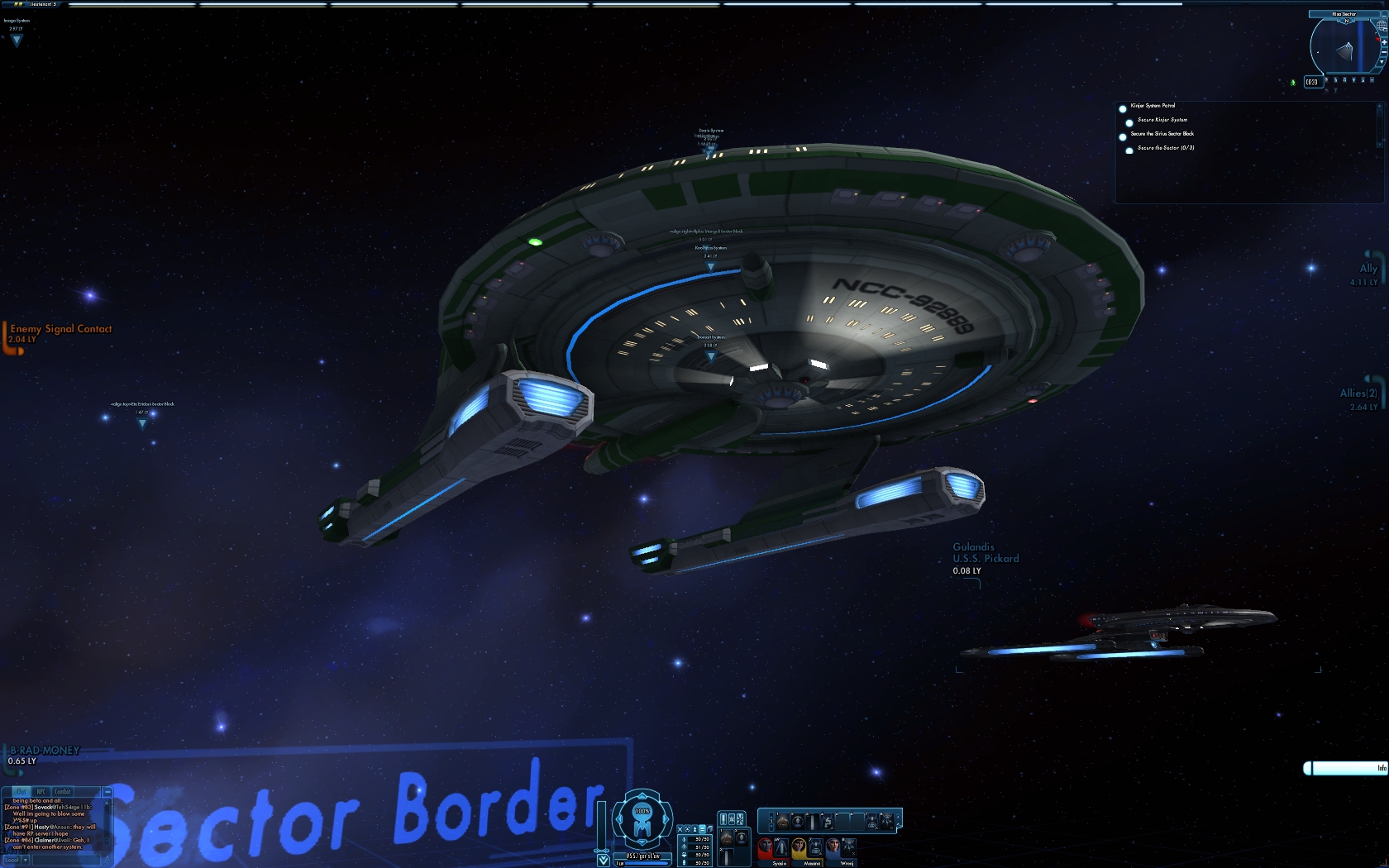Select the Kinjer System Patrol mission
Image resolution: width=1389 pixels, height=868 pixels.
point(1153,106)
